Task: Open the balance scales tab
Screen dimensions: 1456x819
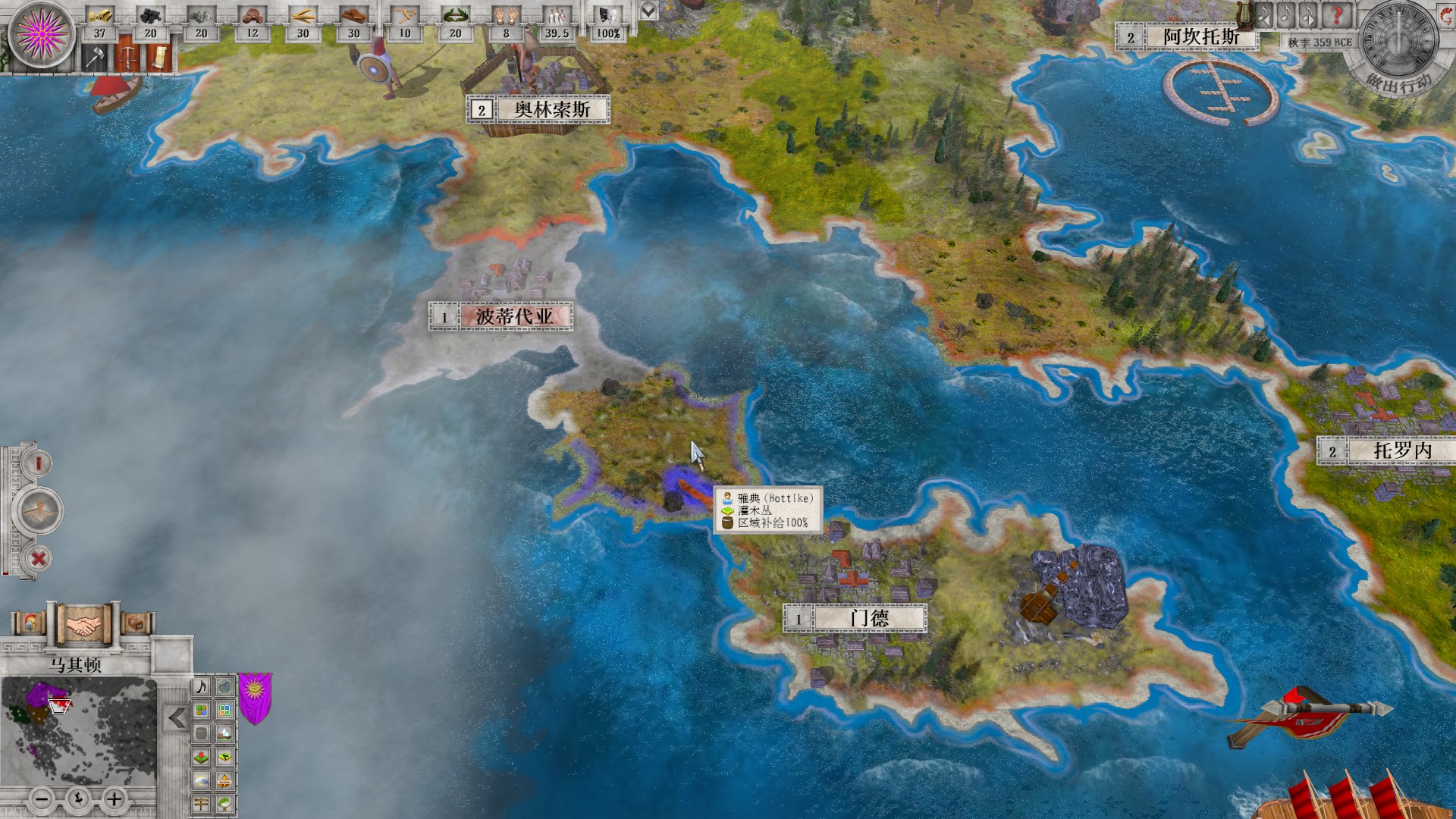Action: click(x=128, y=58)
